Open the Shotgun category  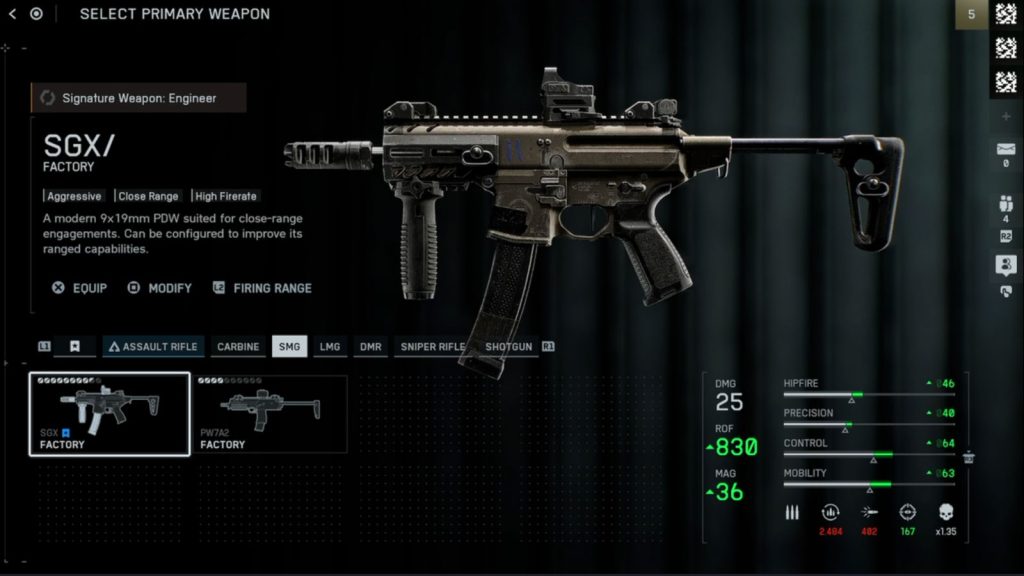click(x=508, y=347)
